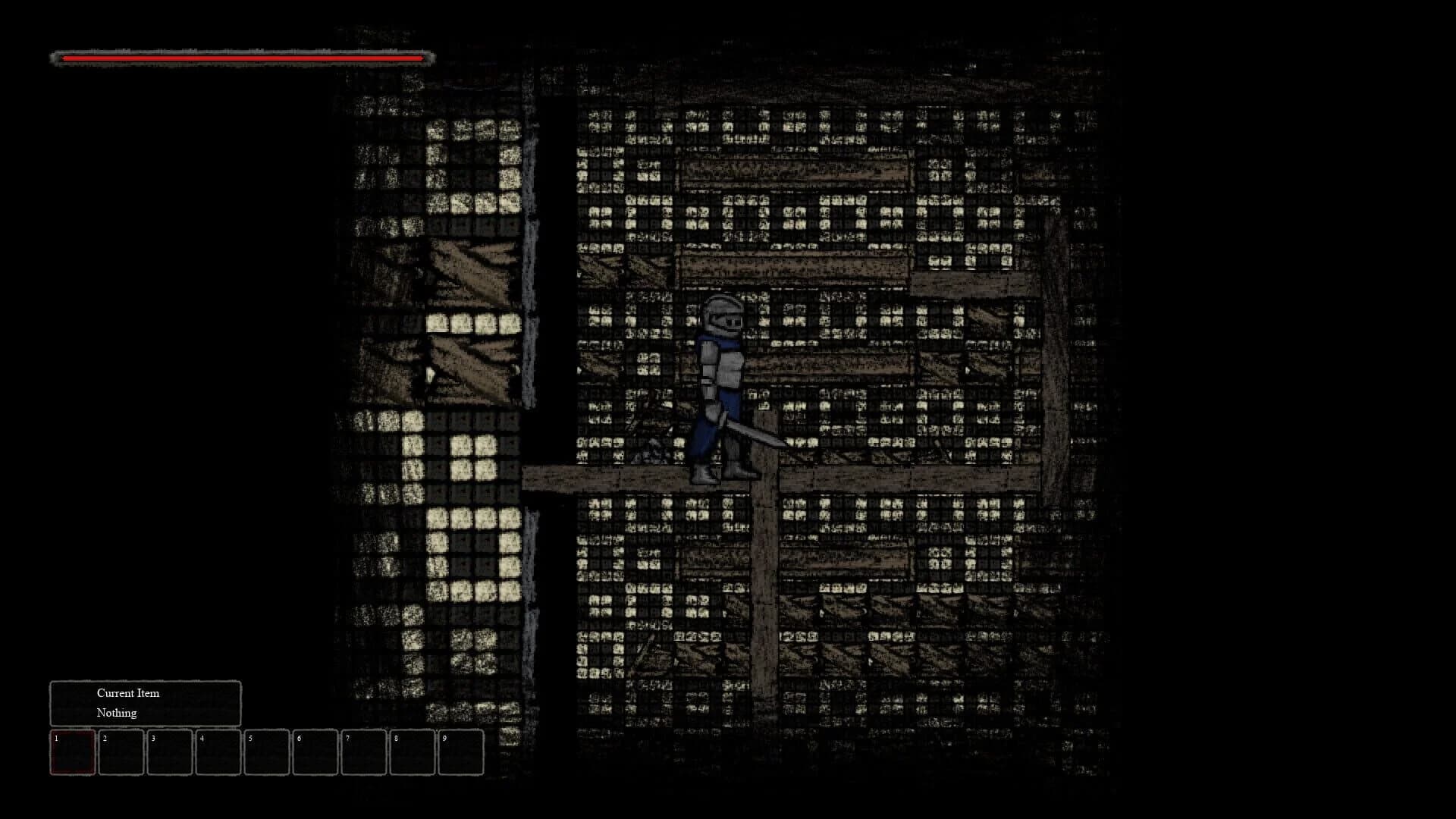Image resolution: width=1456 pixels, height=819 pixels.
Task: Click the red health bar
Action: 243,56
